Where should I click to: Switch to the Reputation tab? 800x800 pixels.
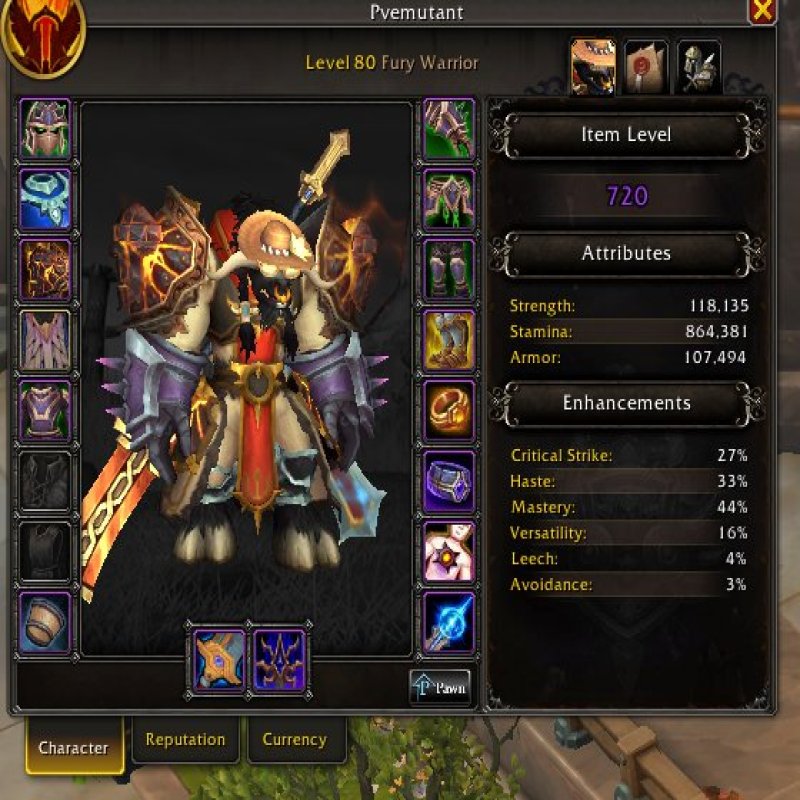tap(185, 740)
